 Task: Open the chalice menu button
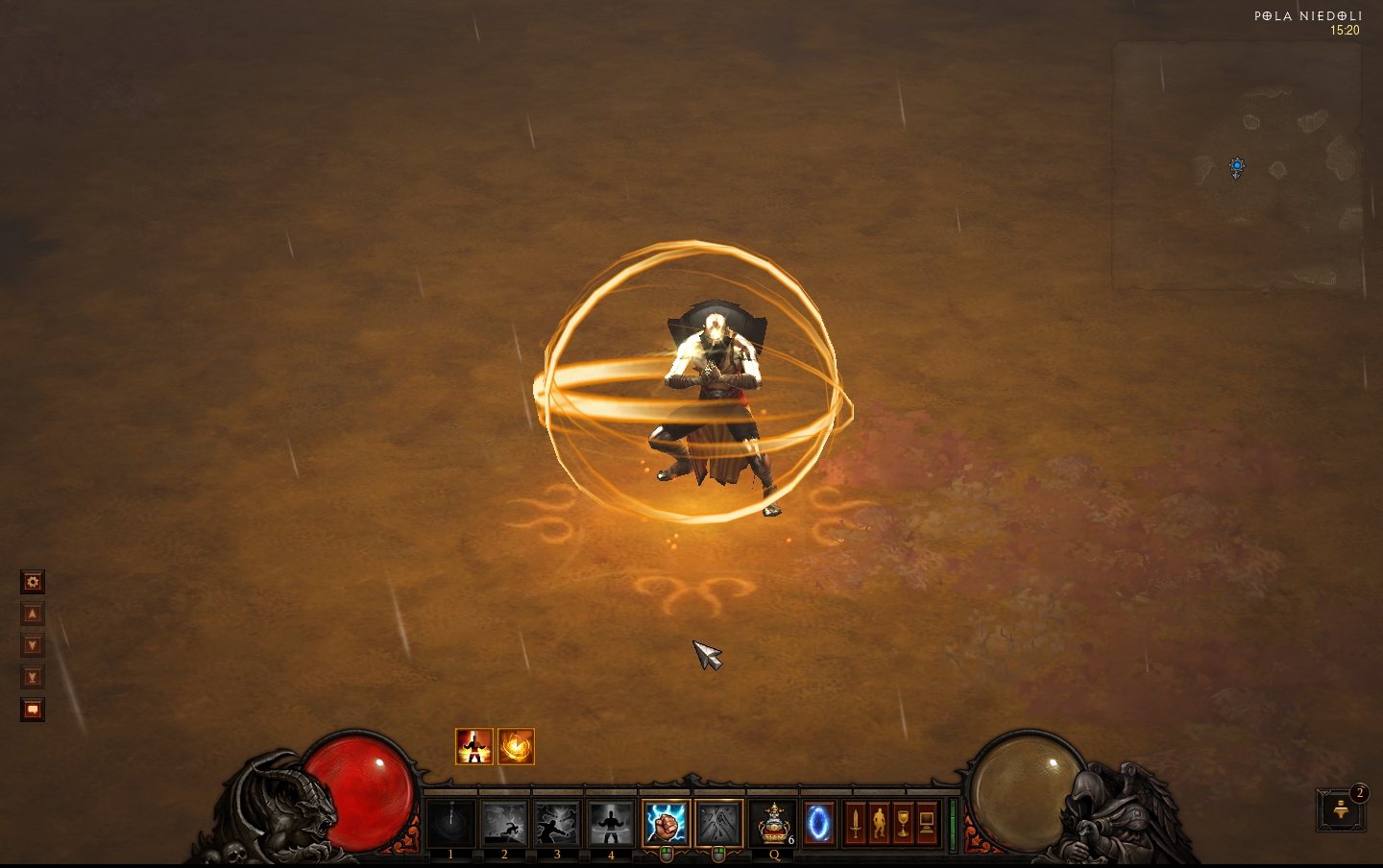click(x=903, y=824)
